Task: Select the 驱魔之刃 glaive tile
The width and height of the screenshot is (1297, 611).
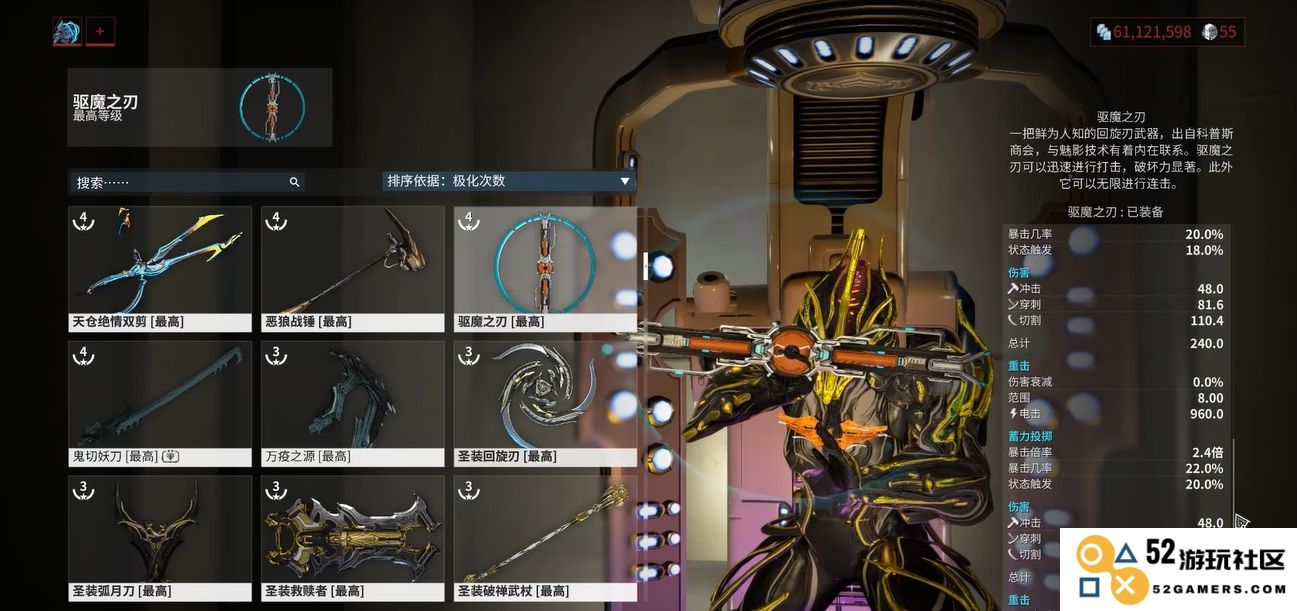Action: (545, 268)
